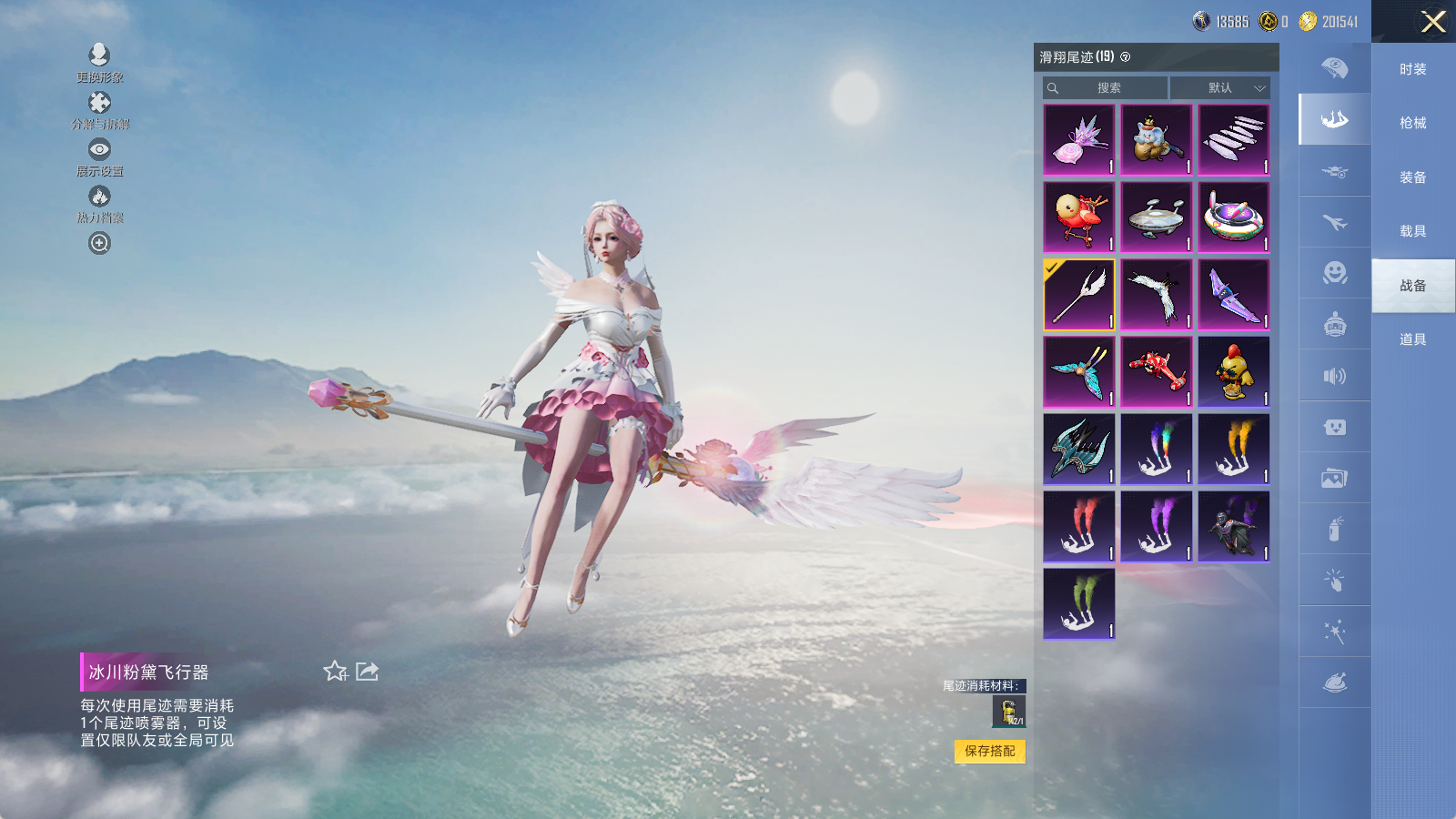Pick the crowned cat glider trail
The height and width of the screenshot is (819, 1456).
tap(1156, 140)
